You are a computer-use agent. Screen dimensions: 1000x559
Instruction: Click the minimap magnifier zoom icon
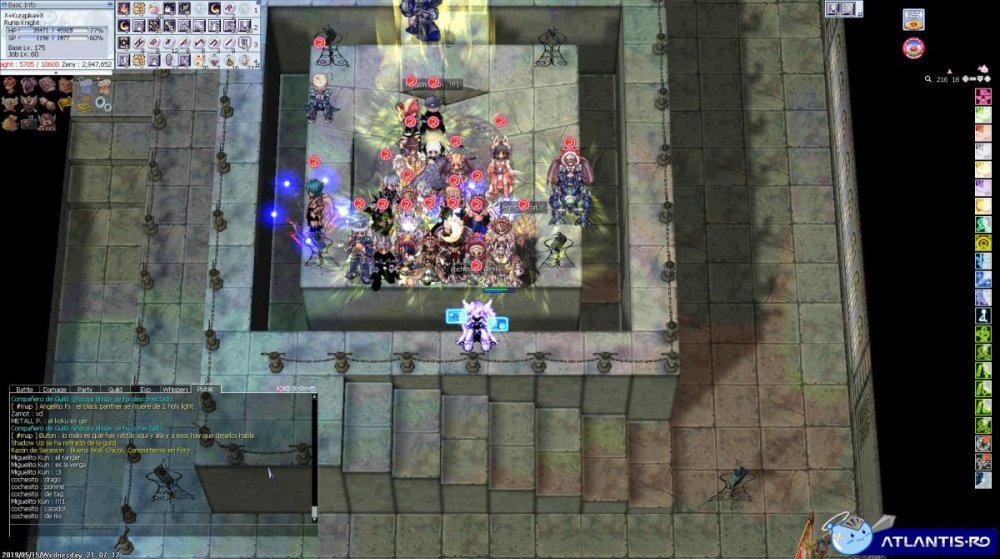click(x=928, y=77)
